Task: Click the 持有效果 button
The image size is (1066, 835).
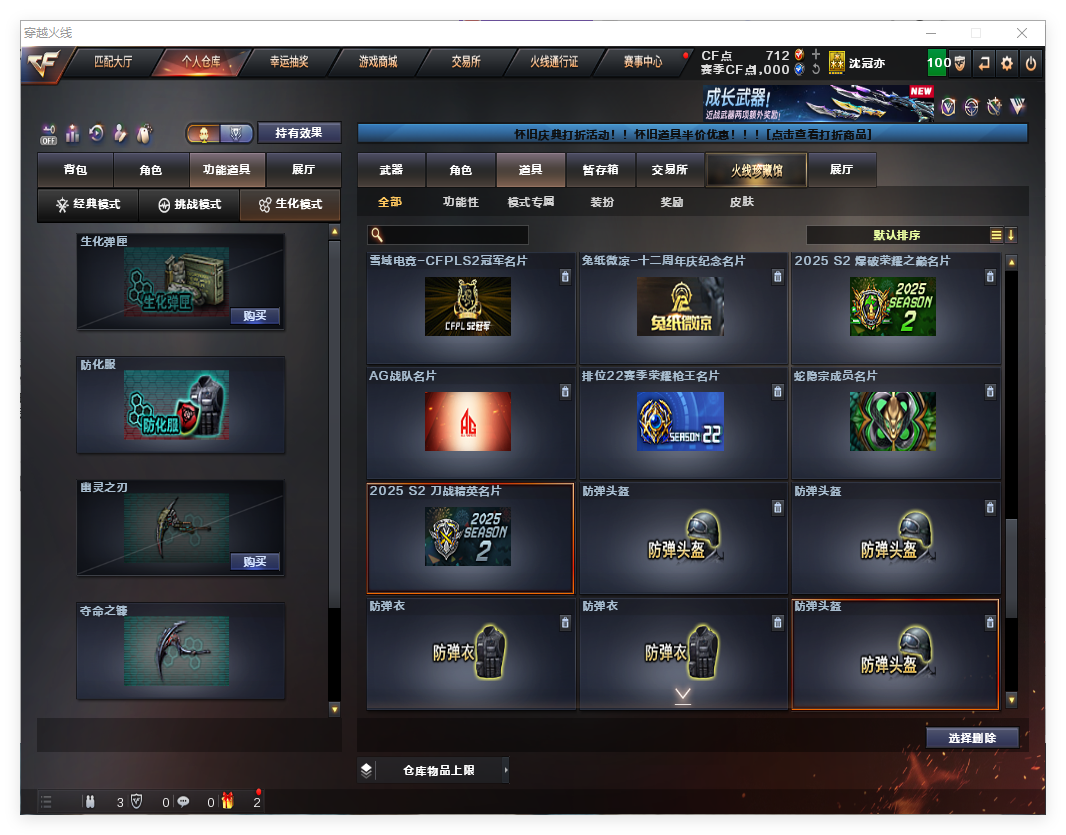Action: (299, 133)
